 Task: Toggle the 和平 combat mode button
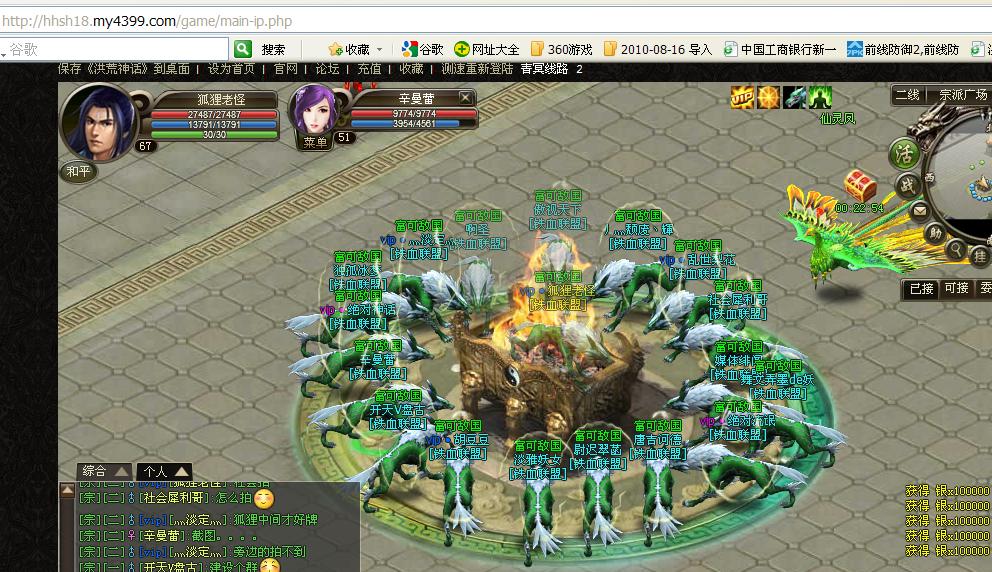[x=78, y=171]
